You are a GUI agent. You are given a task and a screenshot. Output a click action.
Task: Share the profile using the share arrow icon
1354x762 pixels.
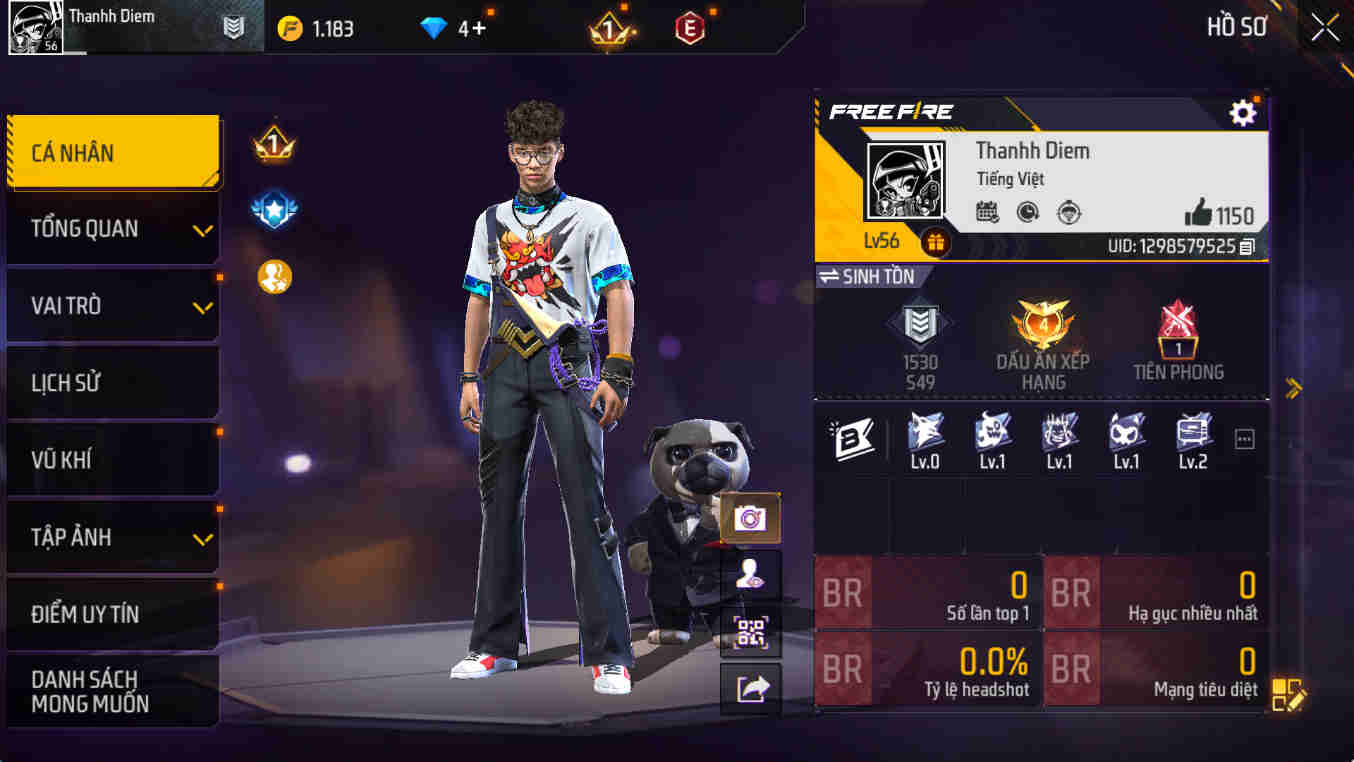coord(750,690)
